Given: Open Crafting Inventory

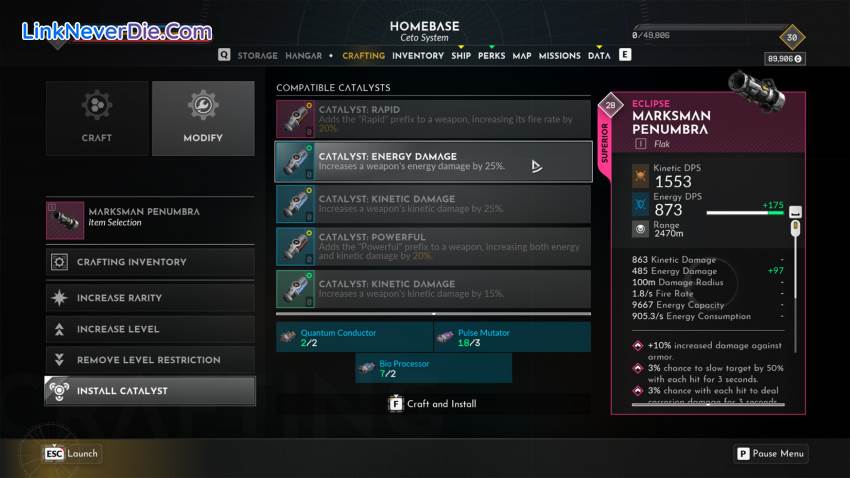Looking at the screenshot, I should click(x=150, y=262).
